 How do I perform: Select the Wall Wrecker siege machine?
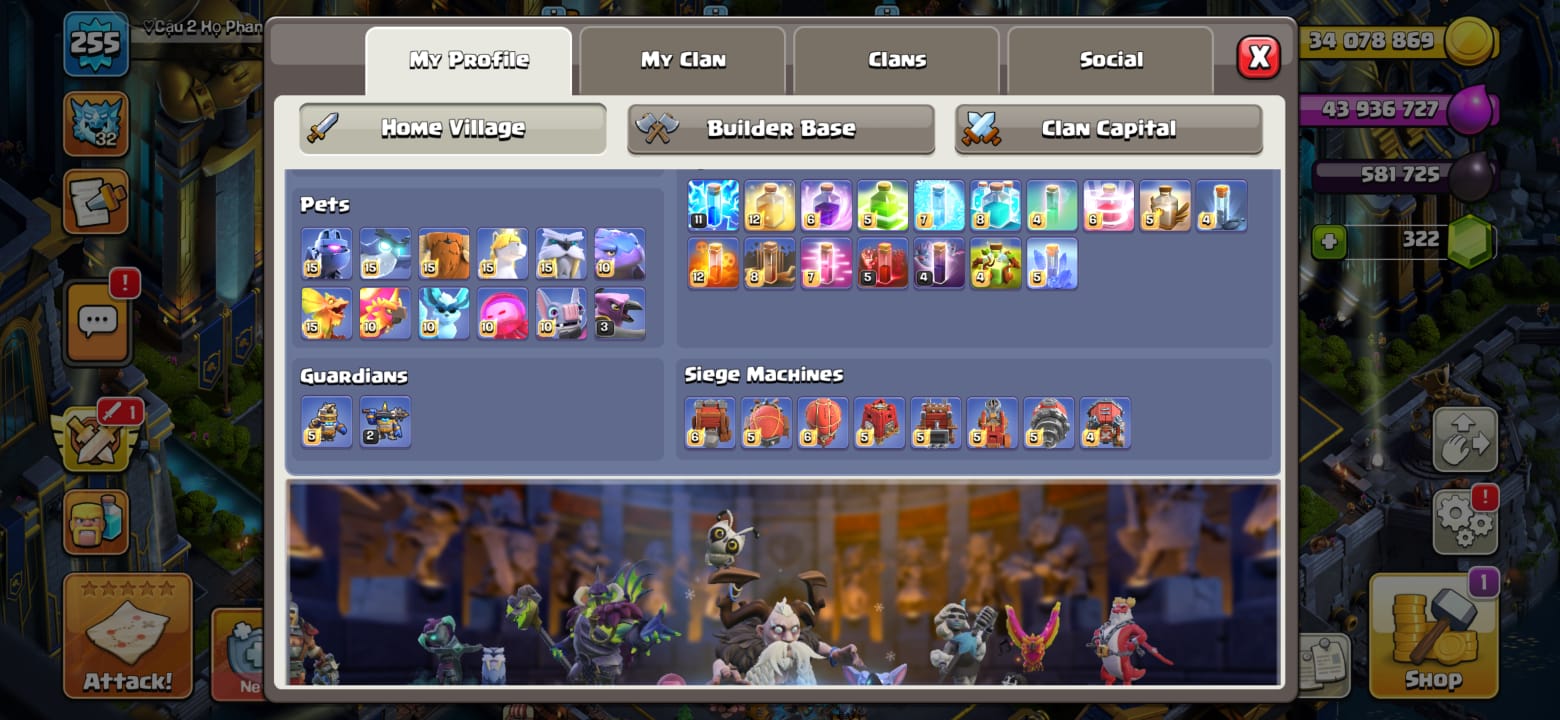pos(710,422)
